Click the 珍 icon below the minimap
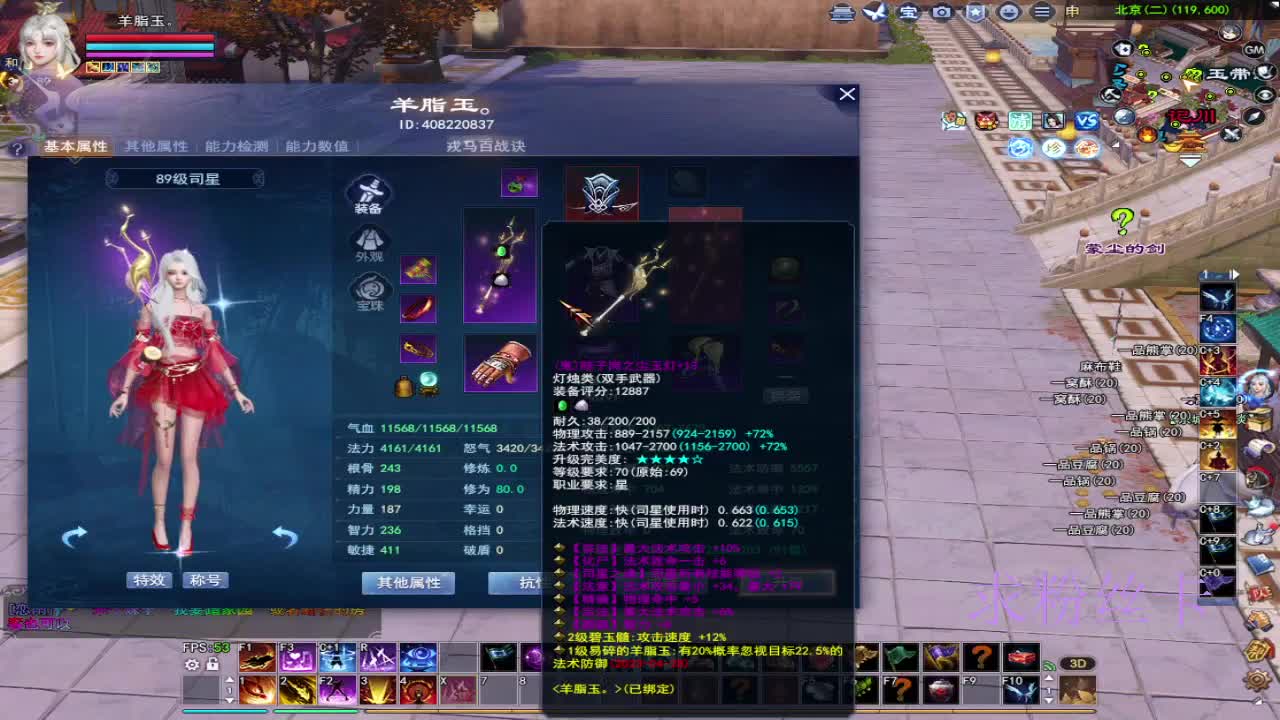This screenshot has height=720, width=1280. pos(1051,146)
